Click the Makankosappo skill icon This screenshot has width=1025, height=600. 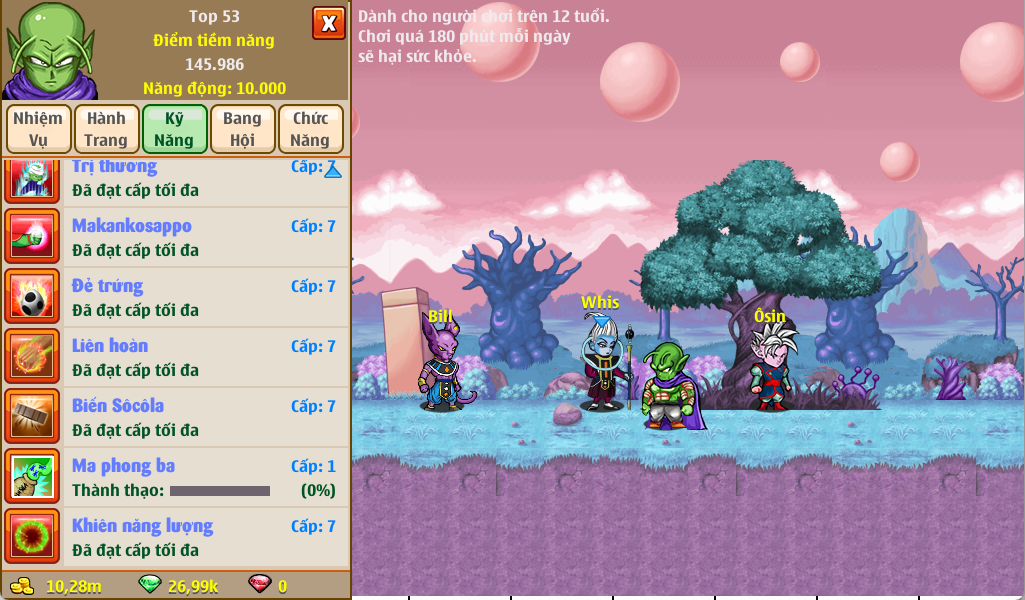(33, 237)
